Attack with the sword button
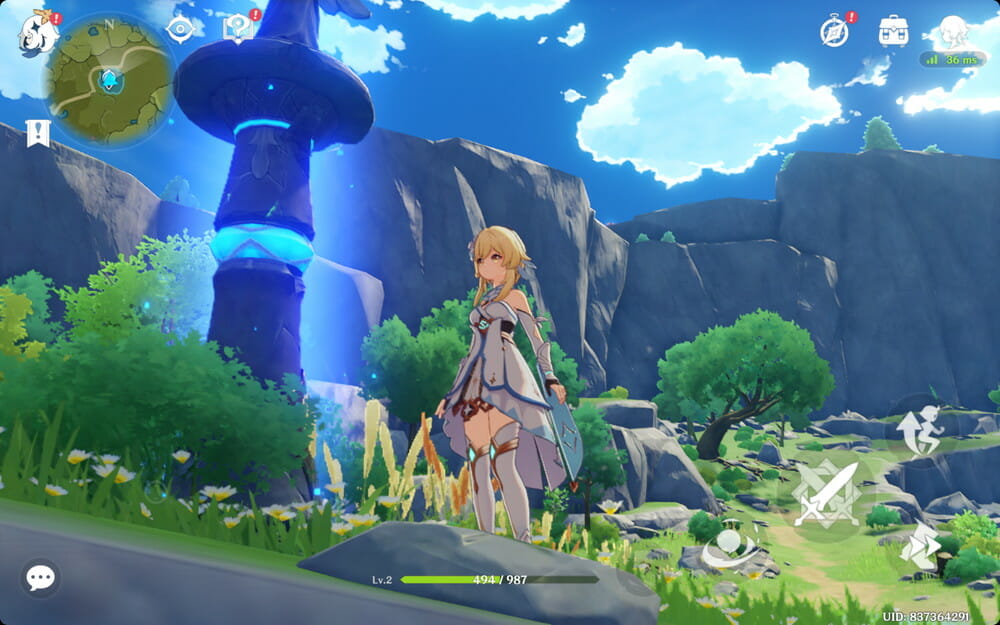 pos(826,493)
